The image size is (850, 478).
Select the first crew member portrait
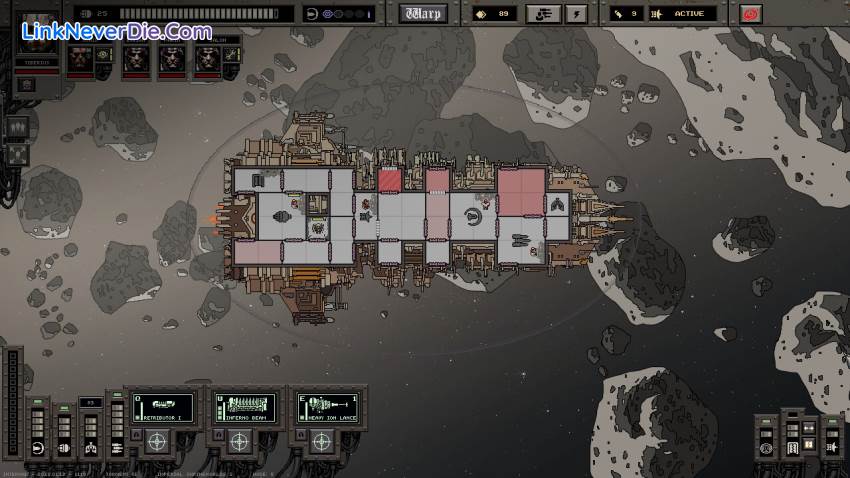click(80, 60)
